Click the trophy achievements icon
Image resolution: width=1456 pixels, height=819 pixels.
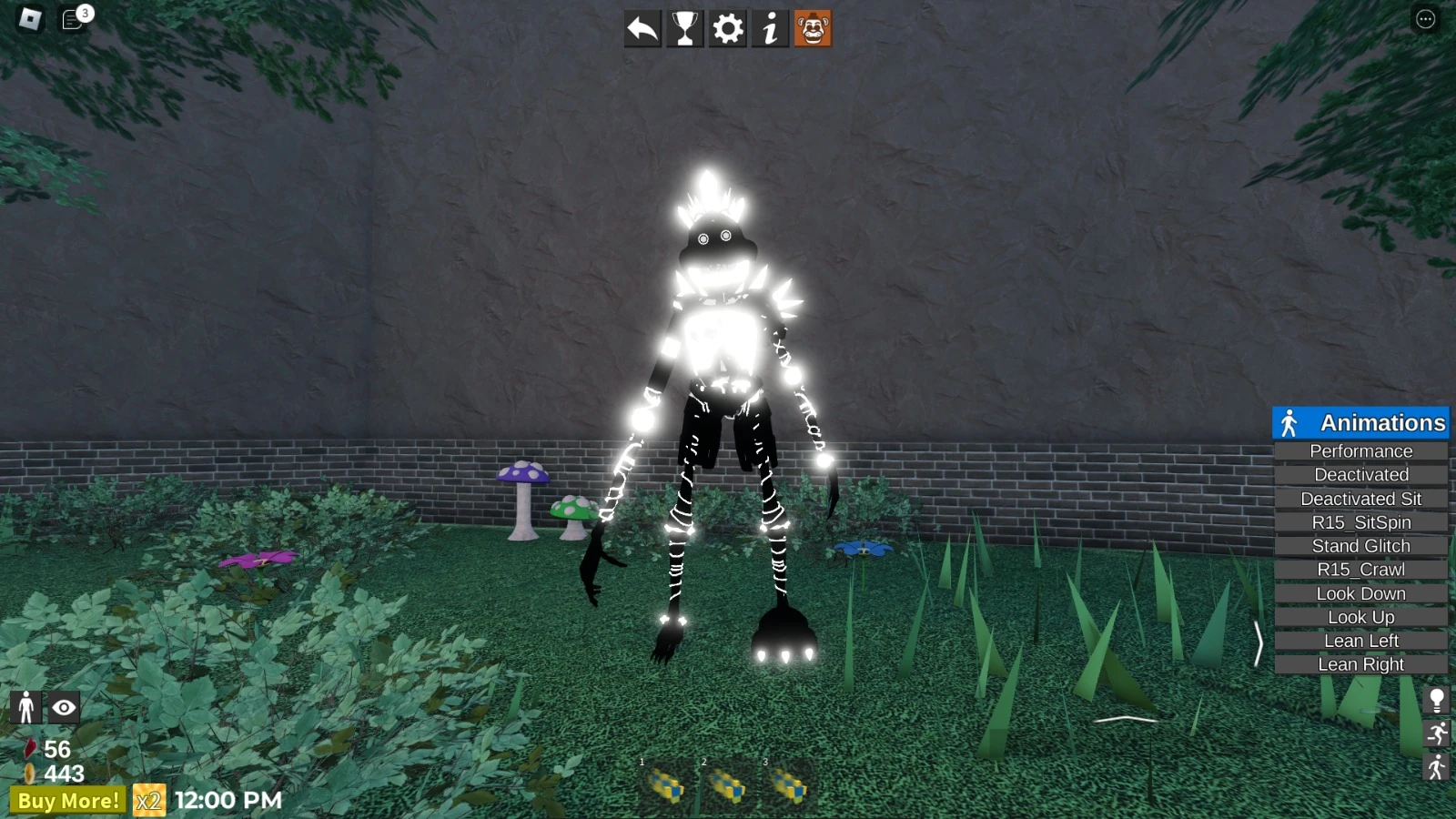[x=683, y=29]
